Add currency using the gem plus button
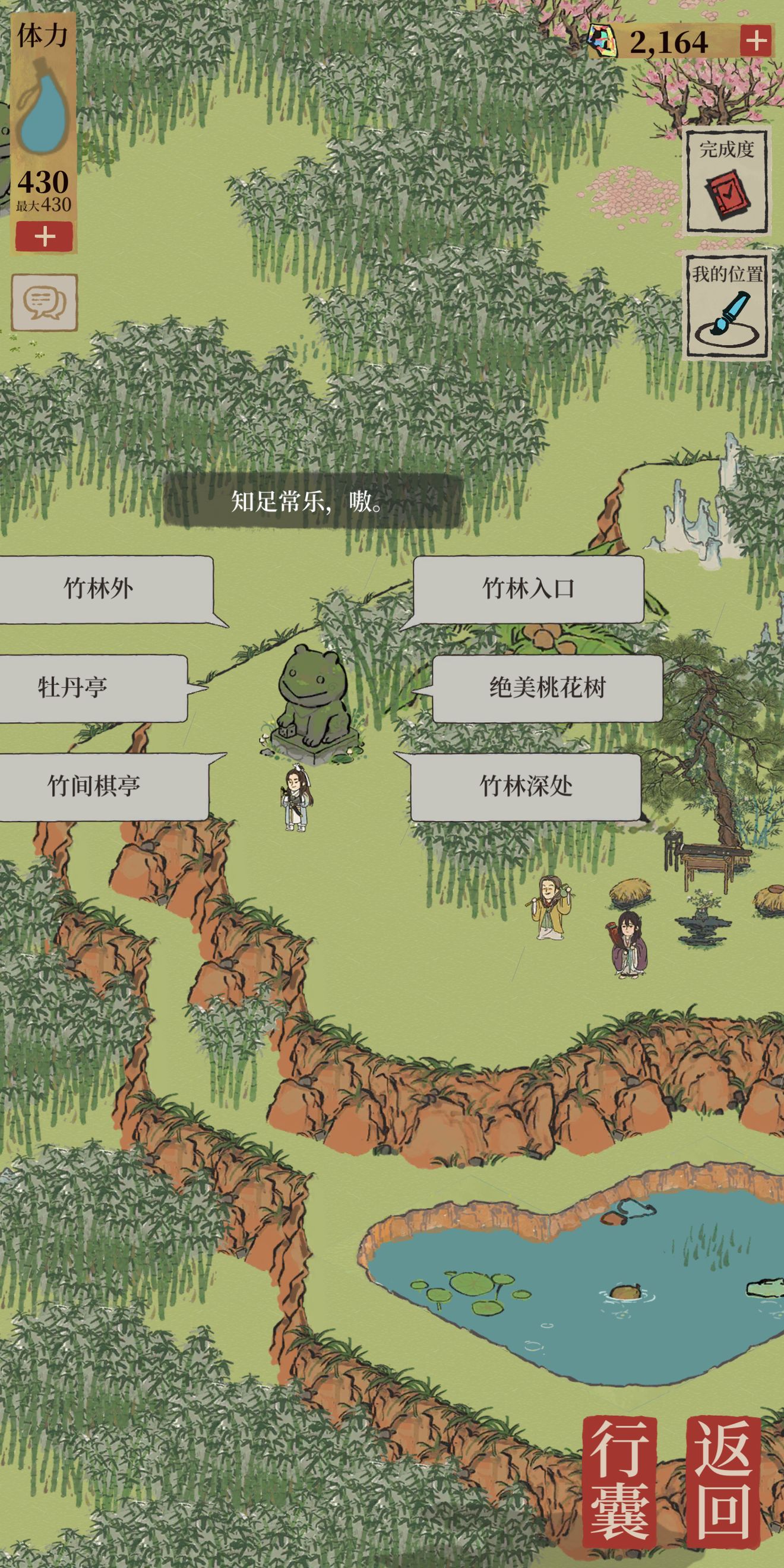 [757, 42]
